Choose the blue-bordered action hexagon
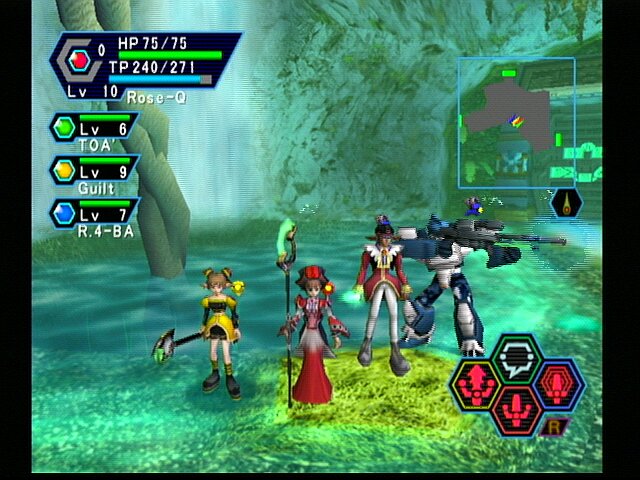This screenshot has height=480, width=640. point(560,384)
